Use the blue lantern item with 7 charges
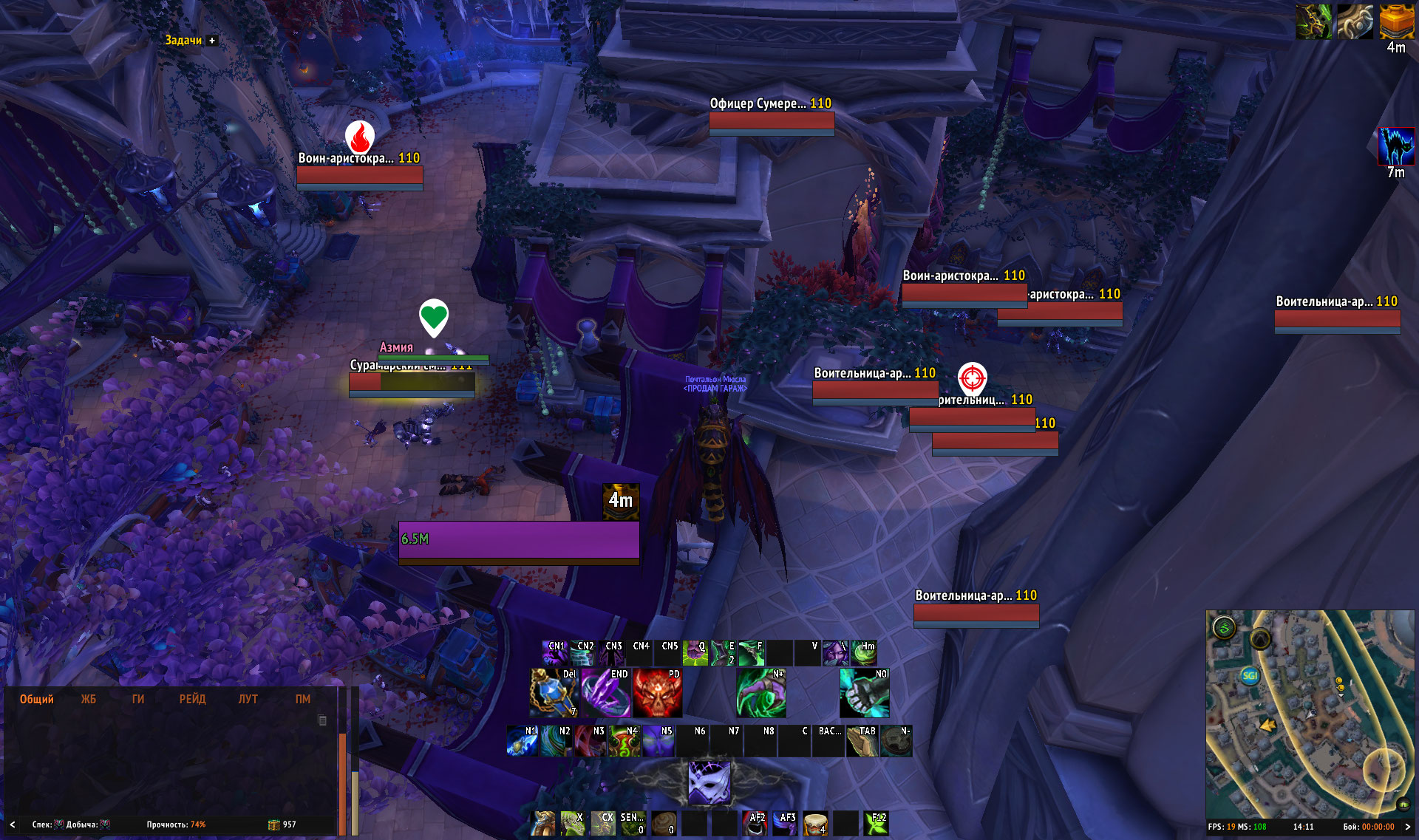 pyautogui.click(x=554, y=694)
